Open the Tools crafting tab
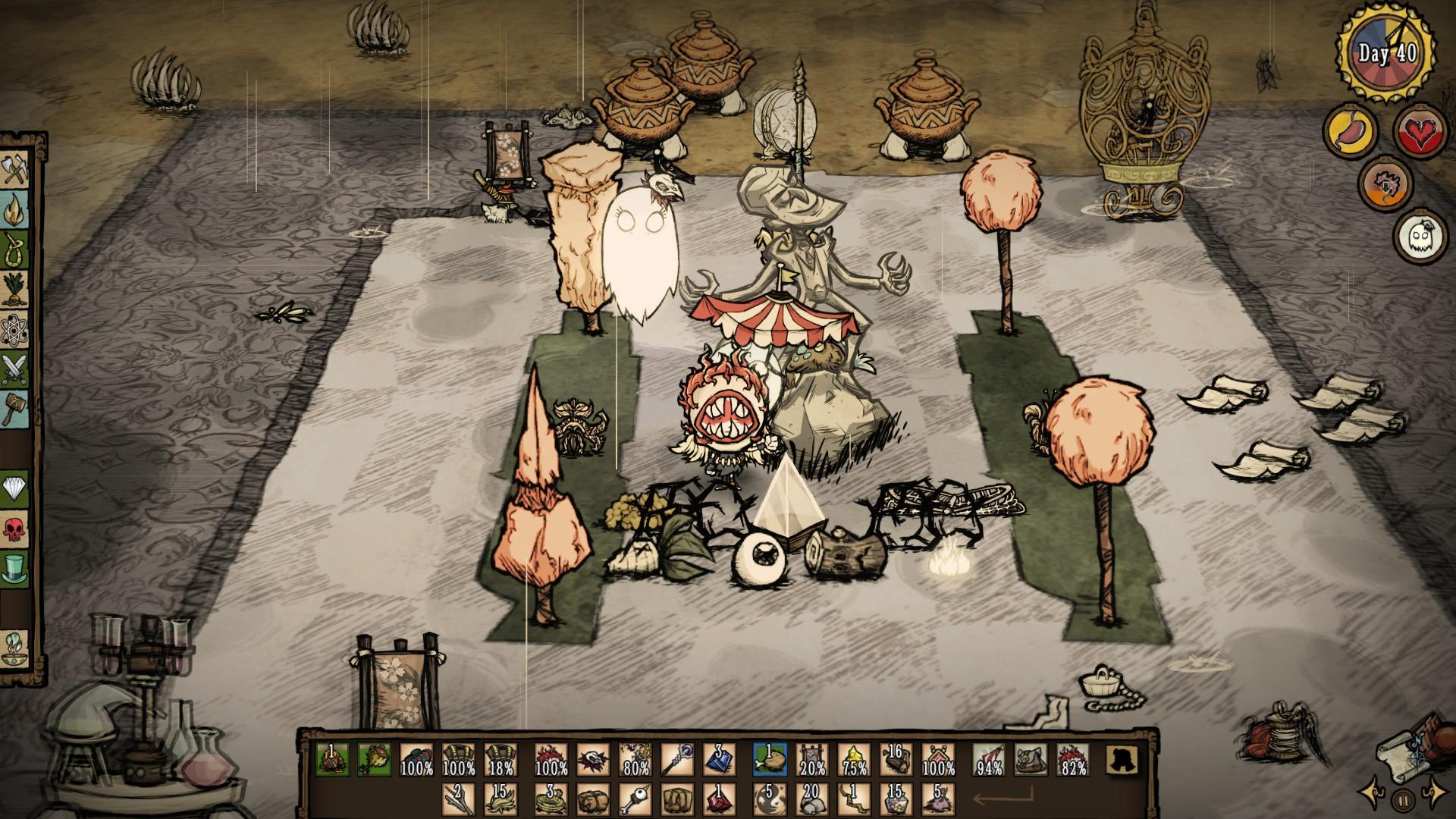The width and height of the screenshot is (1456, 819). click(15, 171)
